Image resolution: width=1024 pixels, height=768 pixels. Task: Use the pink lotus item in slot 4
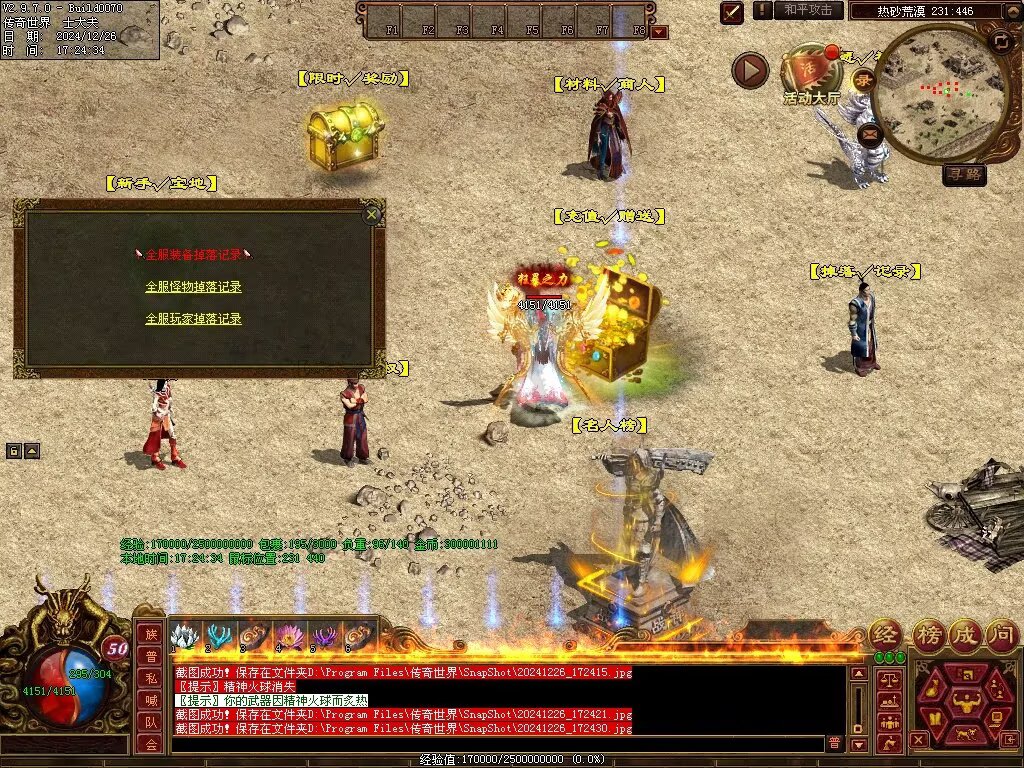290,636
